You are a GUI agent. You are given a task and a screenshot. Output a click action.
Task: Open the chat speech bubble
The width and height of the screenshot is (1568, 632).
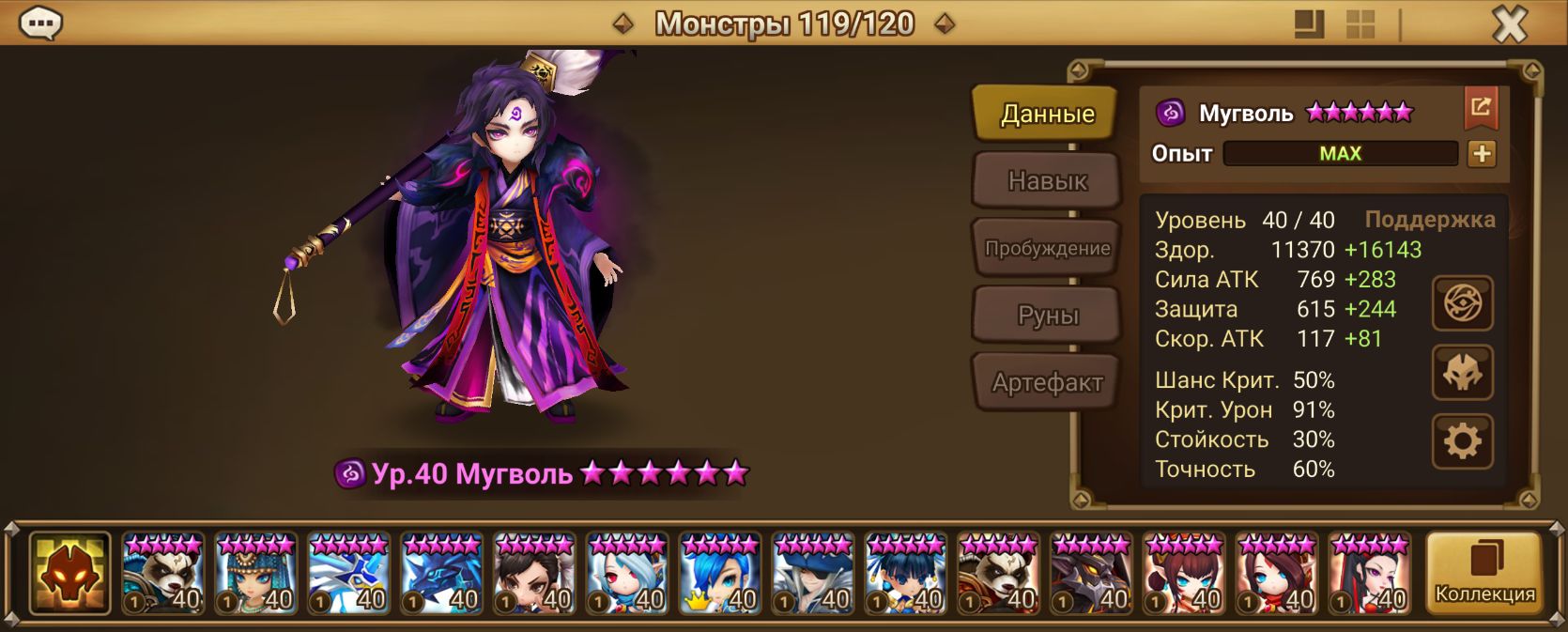[x=40, y=23]
